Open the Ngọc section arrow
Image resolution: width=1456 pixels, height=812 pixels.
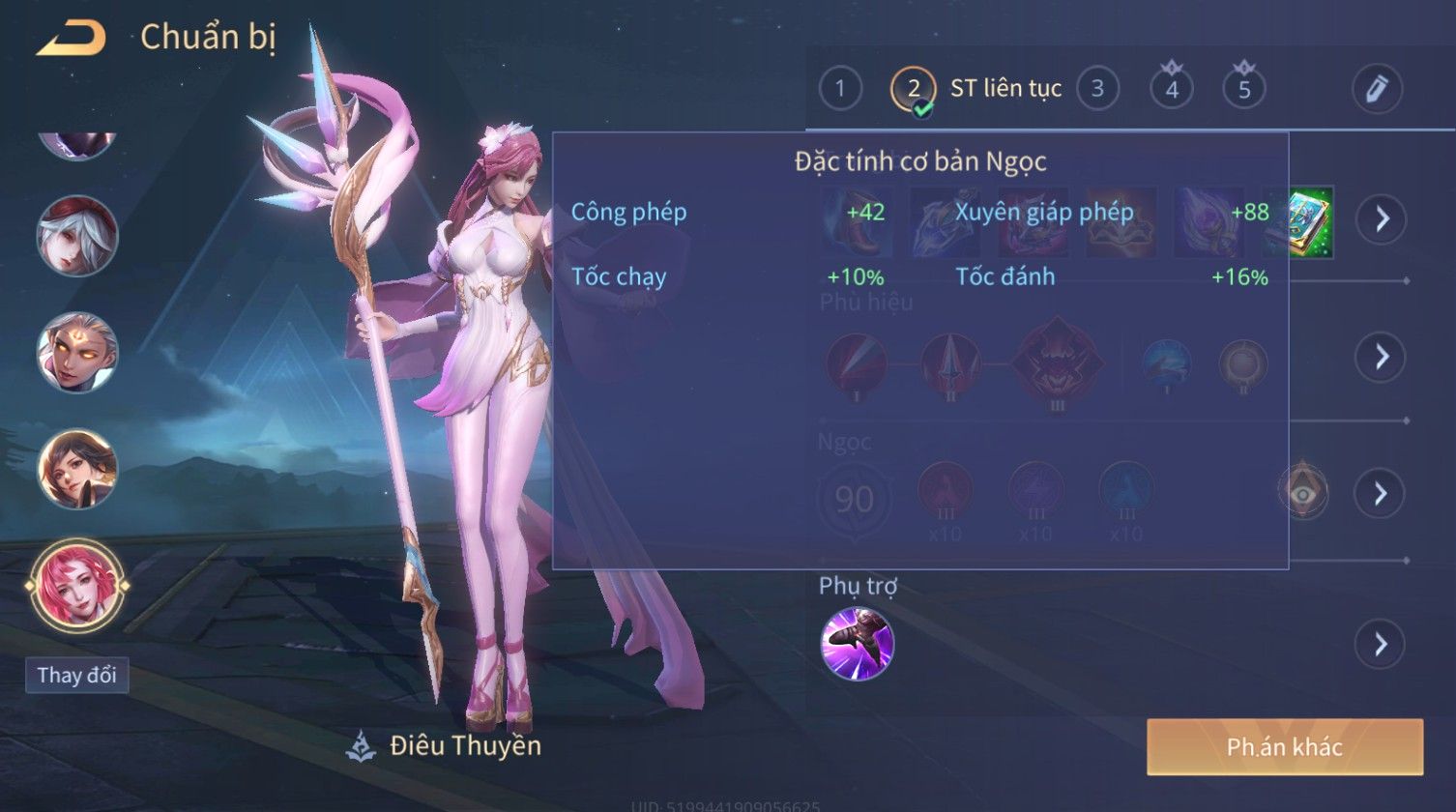[x=1381, y=494]
